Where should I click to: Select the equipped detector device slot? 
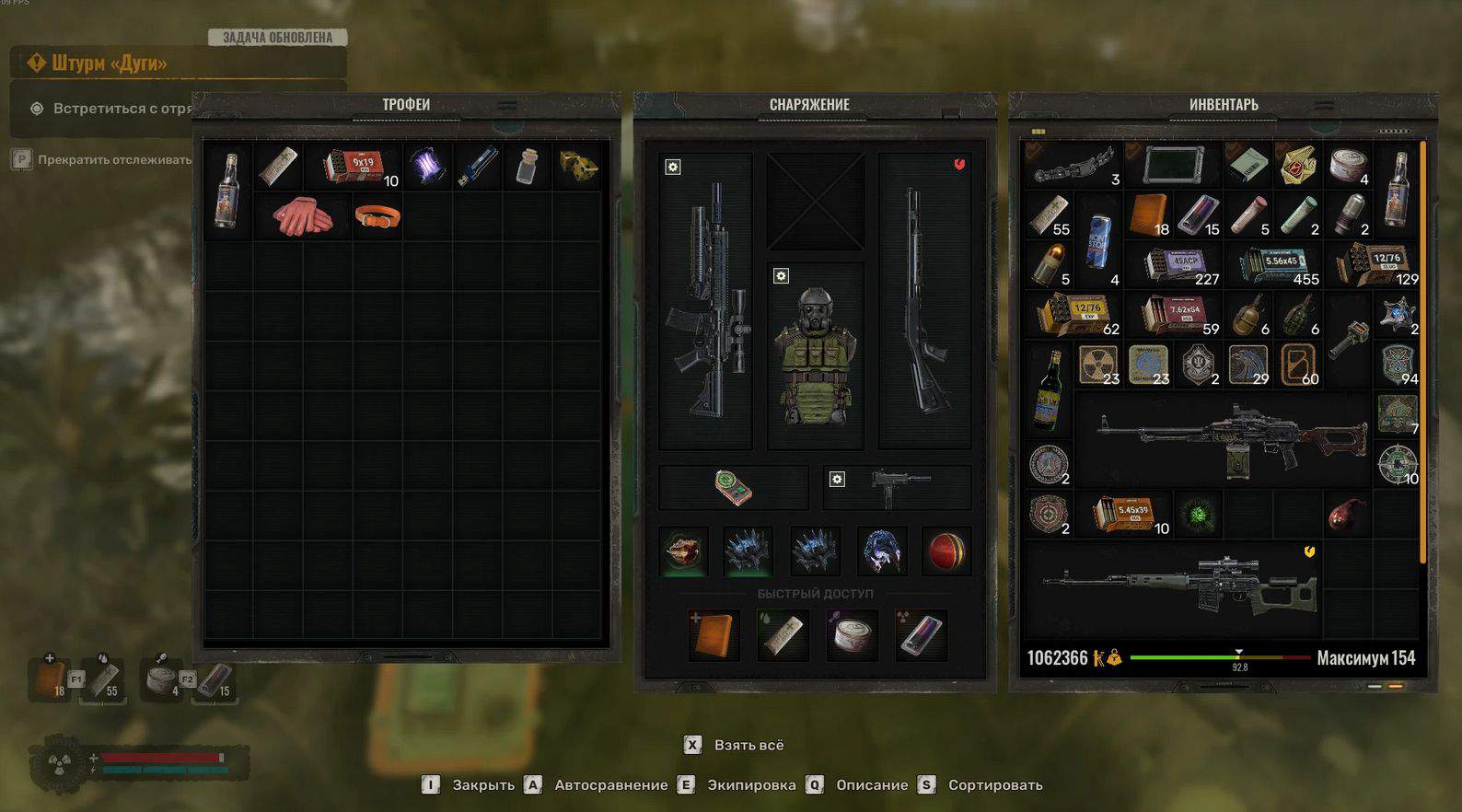point(734,487)
